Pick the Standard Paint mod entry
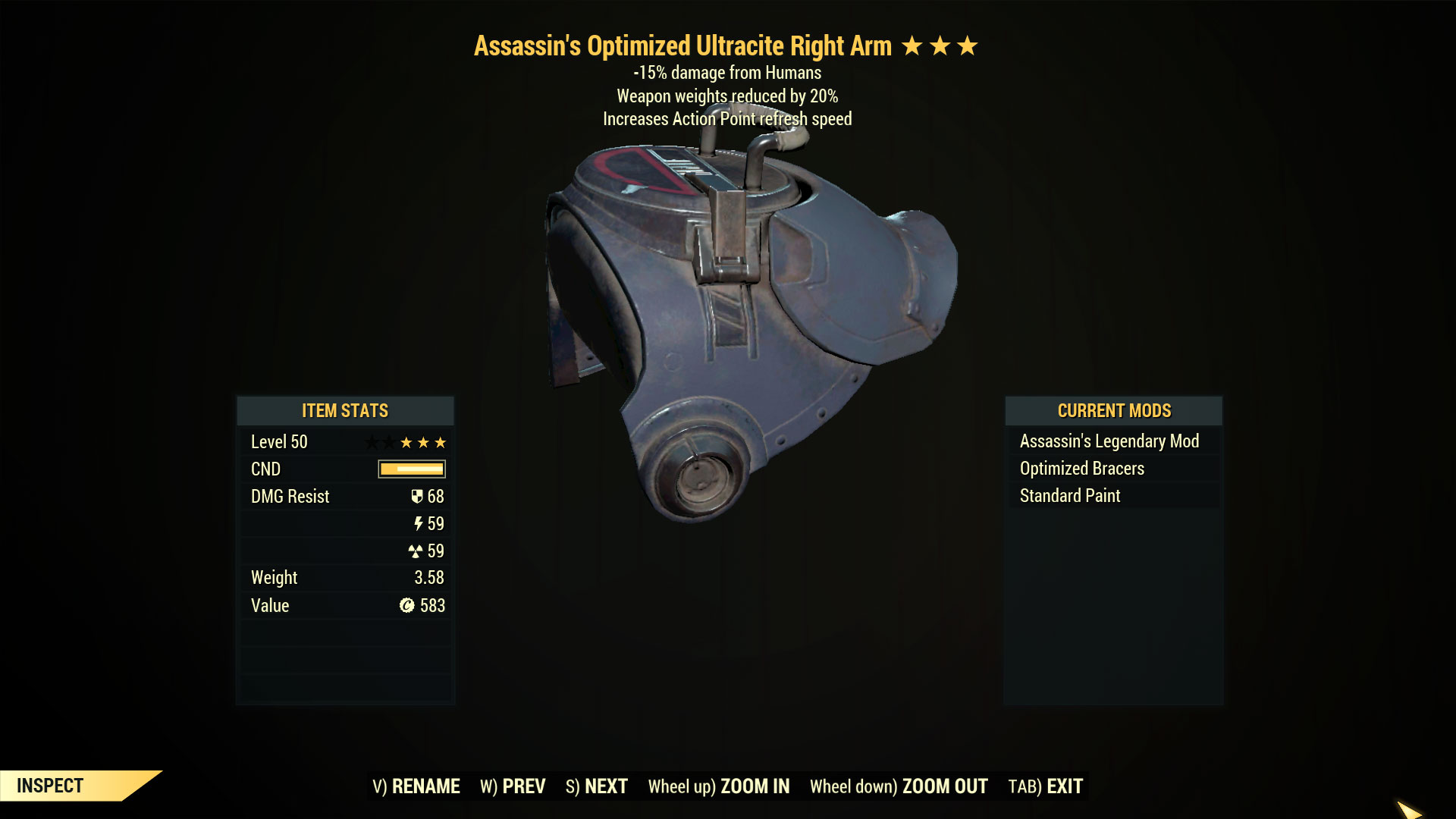This screenshot has width=1456, height=819. [1070, 496]
